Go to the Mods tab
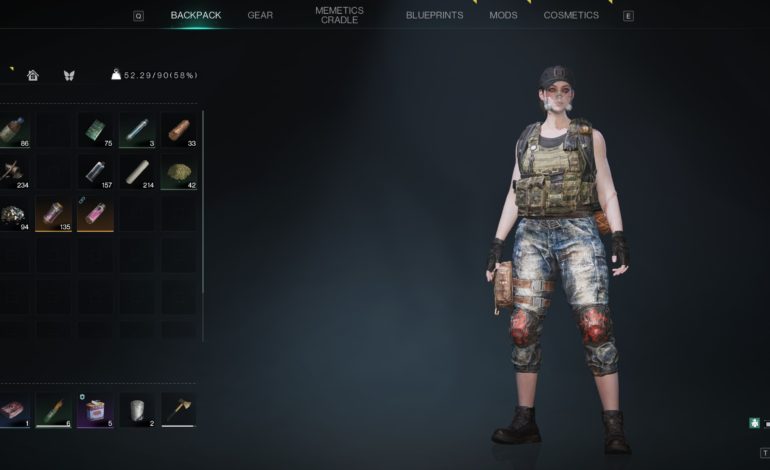Viewport: 770px width, 470px height. tap(503, 15)
